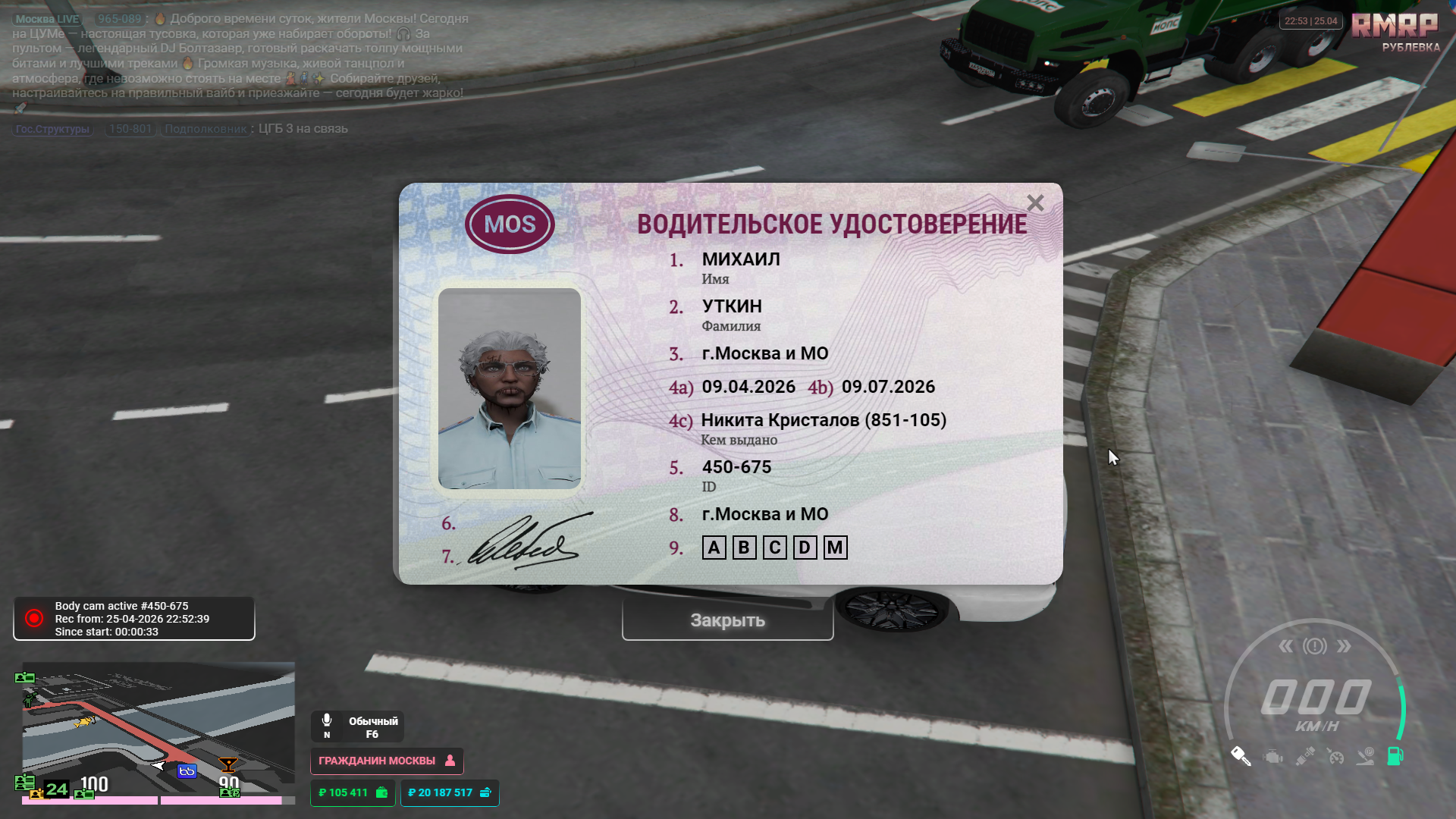Toggle the microphone voice mode indicator
The height and width of the screenshot is (819, 1456).
pyautogui.click(x=357, y=726)
